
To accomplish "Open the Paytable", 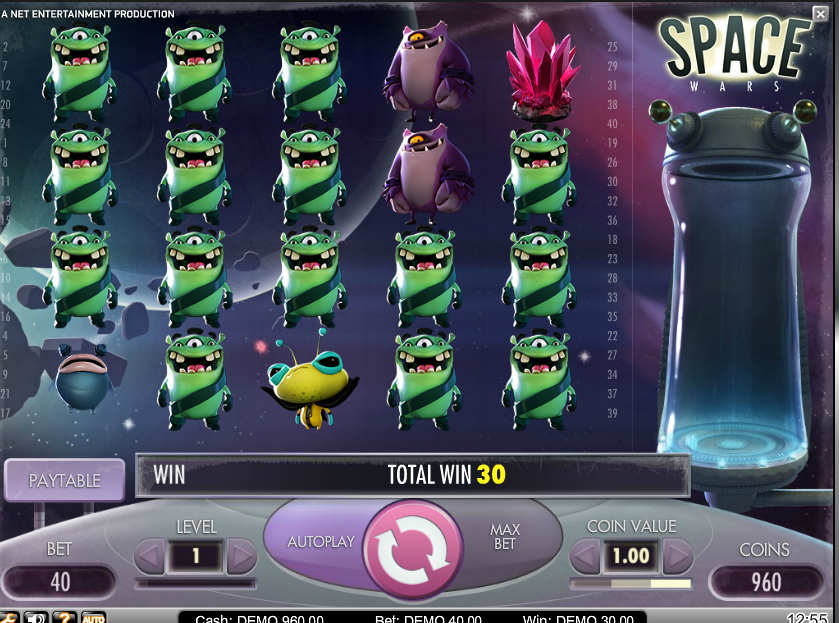I will (64, 480).
